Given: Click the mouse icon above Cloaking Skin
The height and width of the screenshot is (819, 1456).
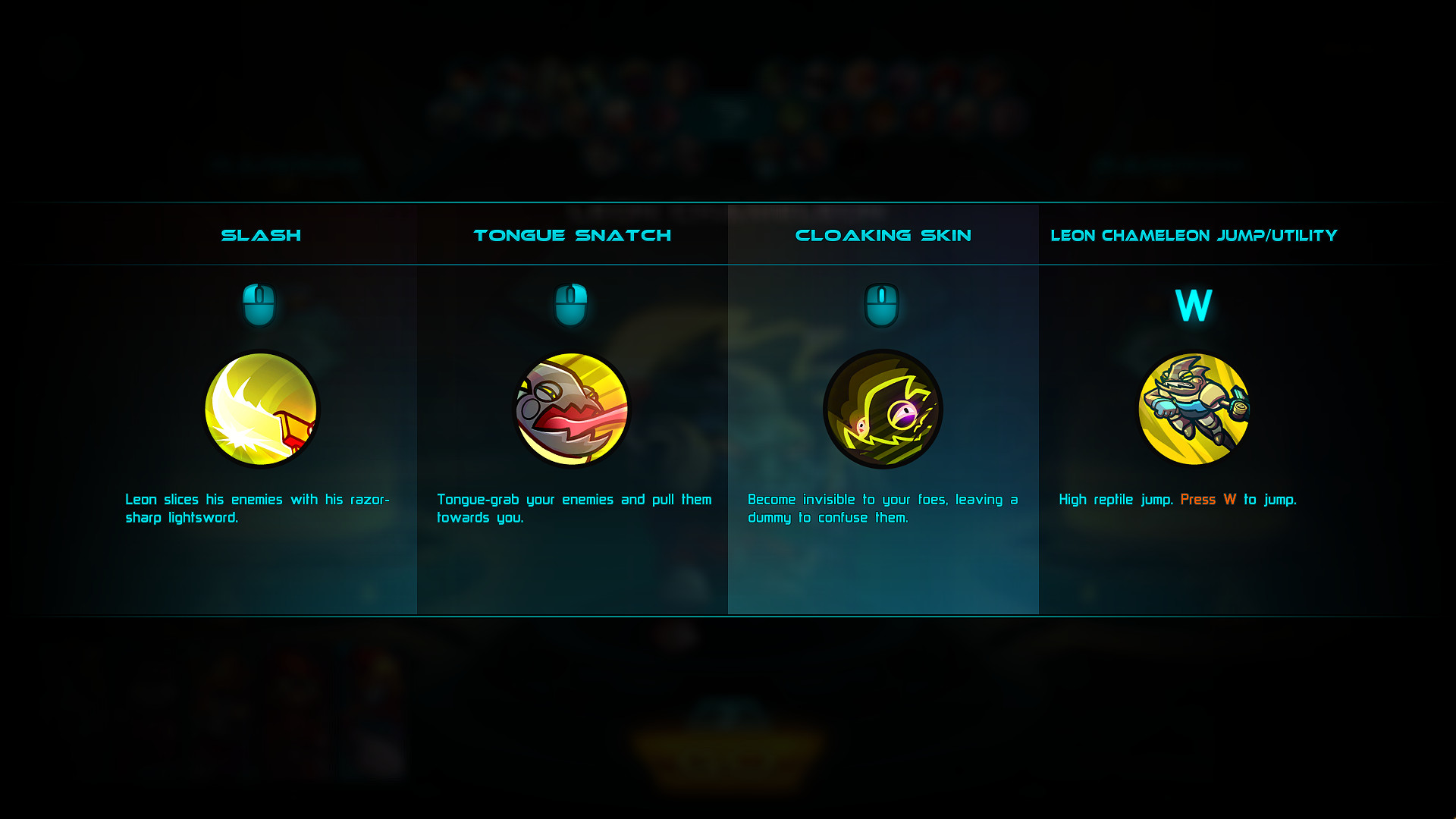Looking at the screenshot, I should tap(883, 305).
